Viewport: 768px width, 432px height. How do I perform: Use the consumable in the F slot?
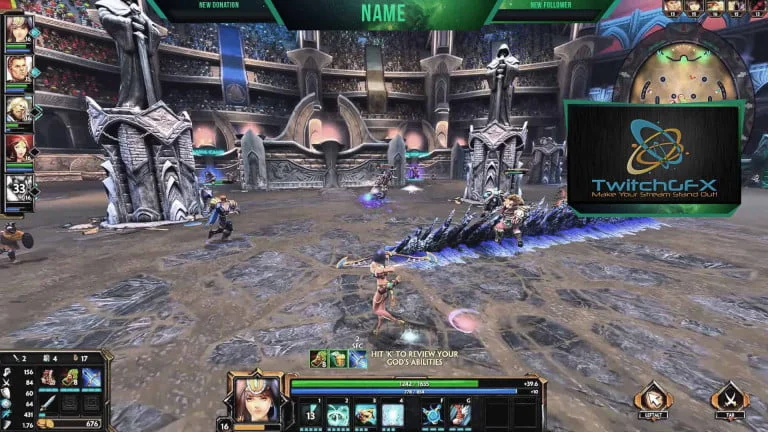pos(432,413)
